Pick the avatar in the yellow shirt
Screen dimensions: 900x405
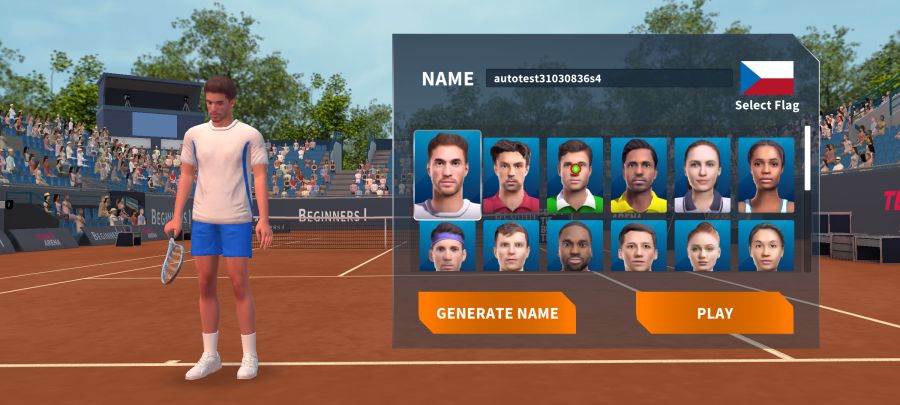639,176
